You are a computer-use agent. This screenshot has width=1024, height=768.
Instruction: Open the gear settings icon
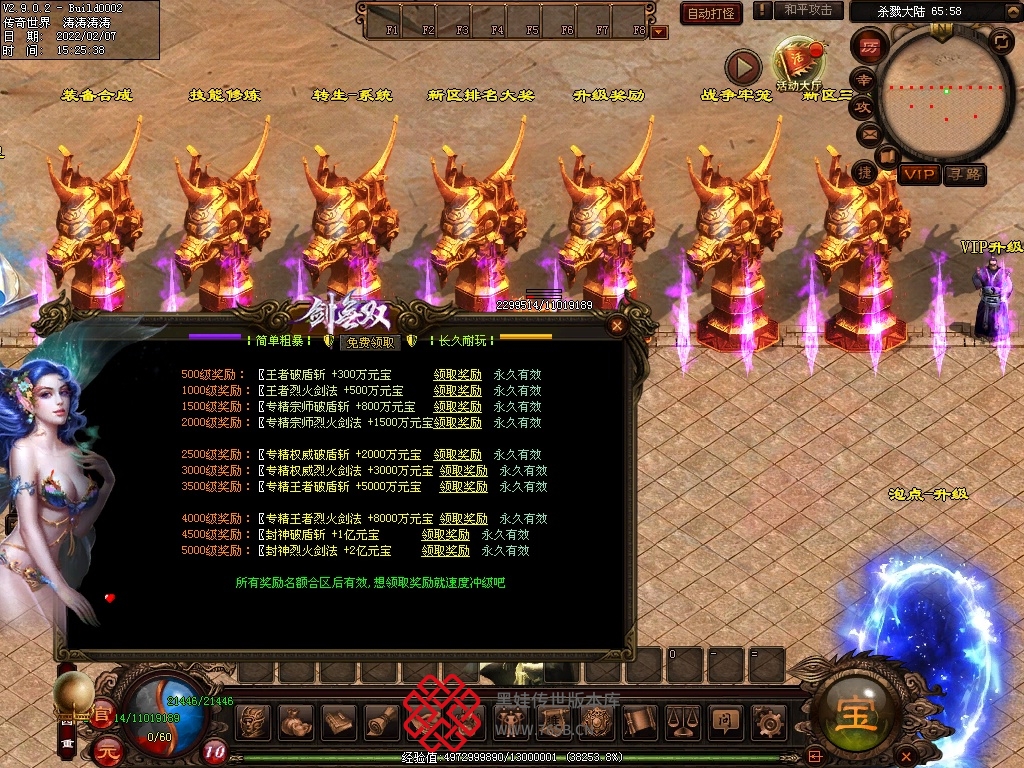tap(767, 719)
